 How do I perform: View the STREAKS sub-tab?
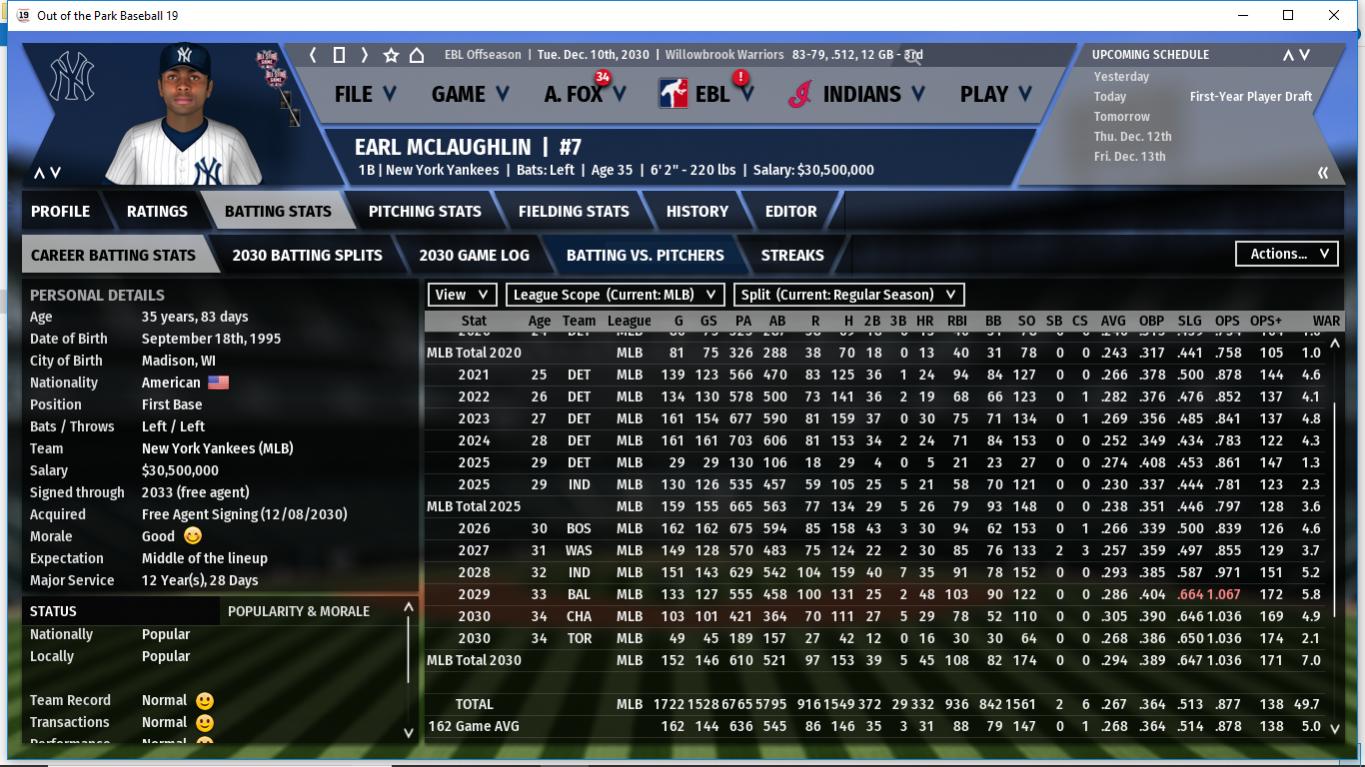[x=792, y=255]
